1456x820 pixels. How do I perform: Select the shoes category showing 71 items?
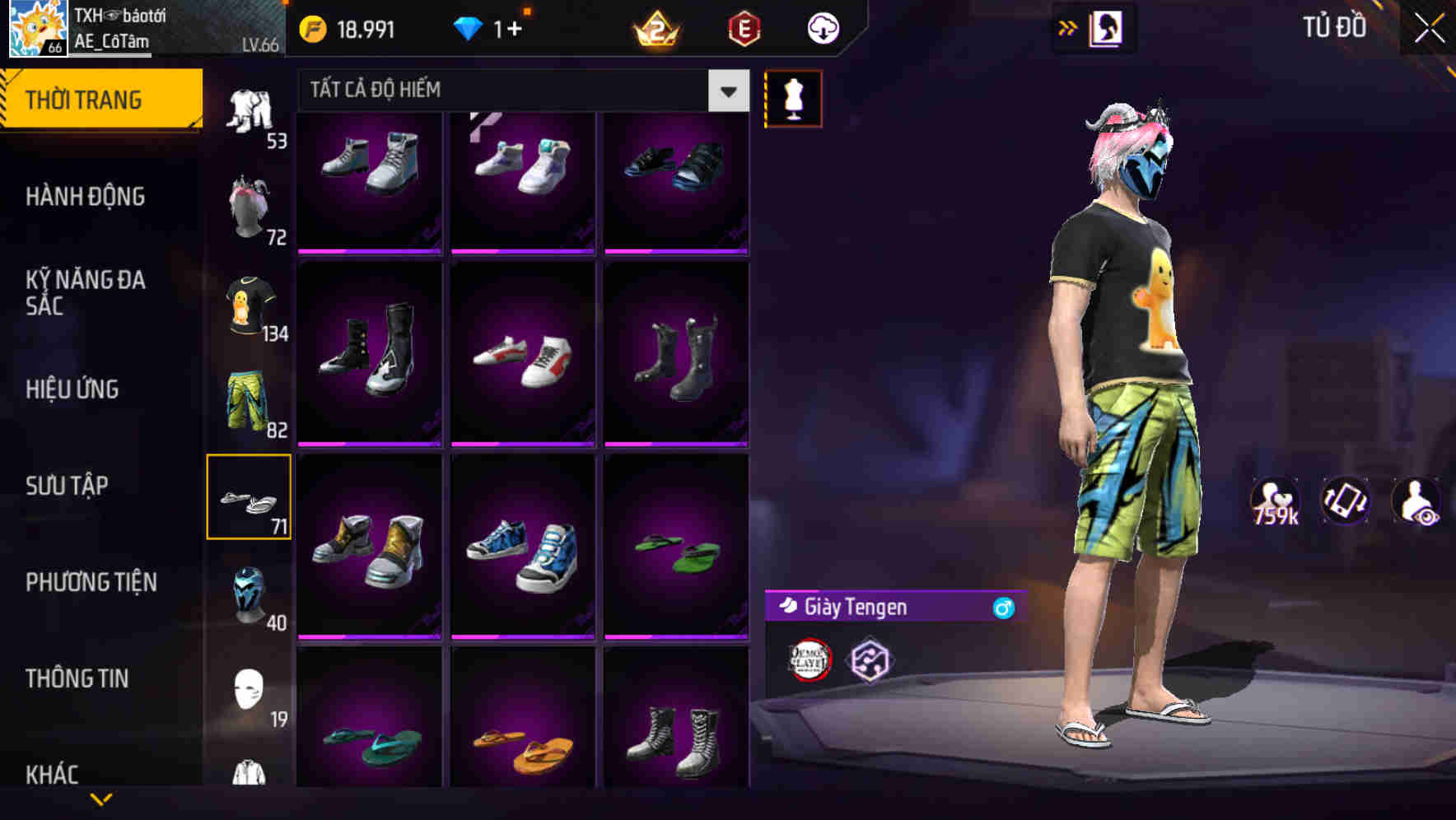click(249, 496)
